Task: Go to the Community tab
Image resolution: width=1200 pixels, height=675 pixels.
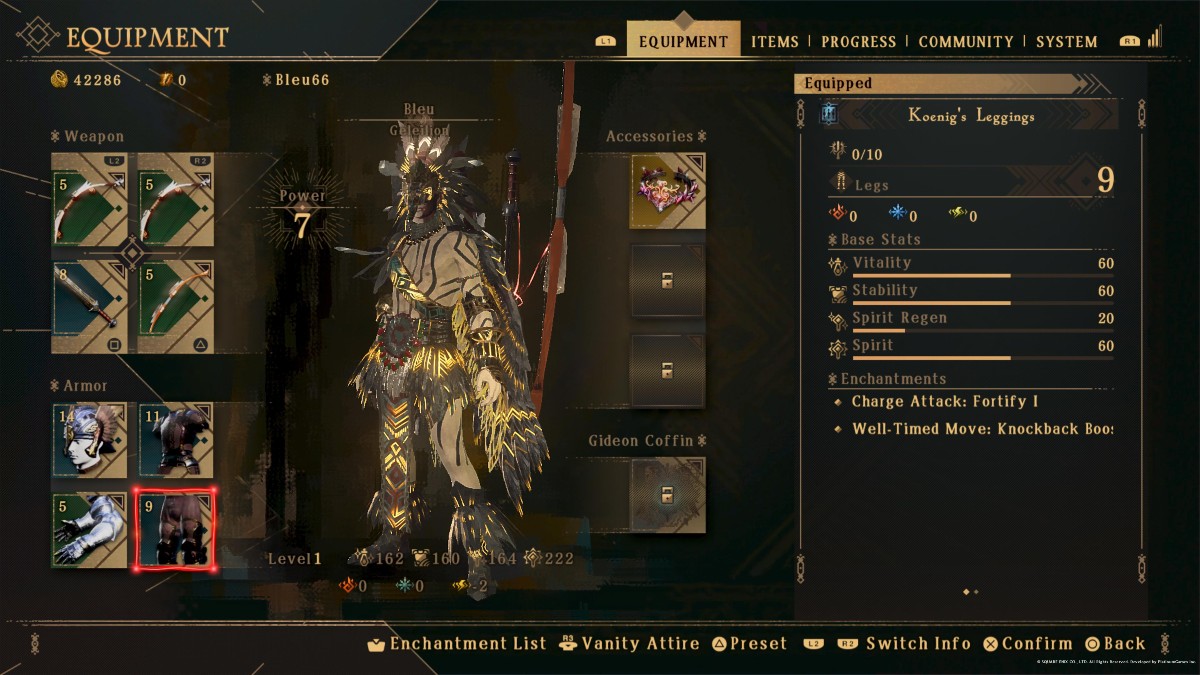Action: tap(965, 42)
